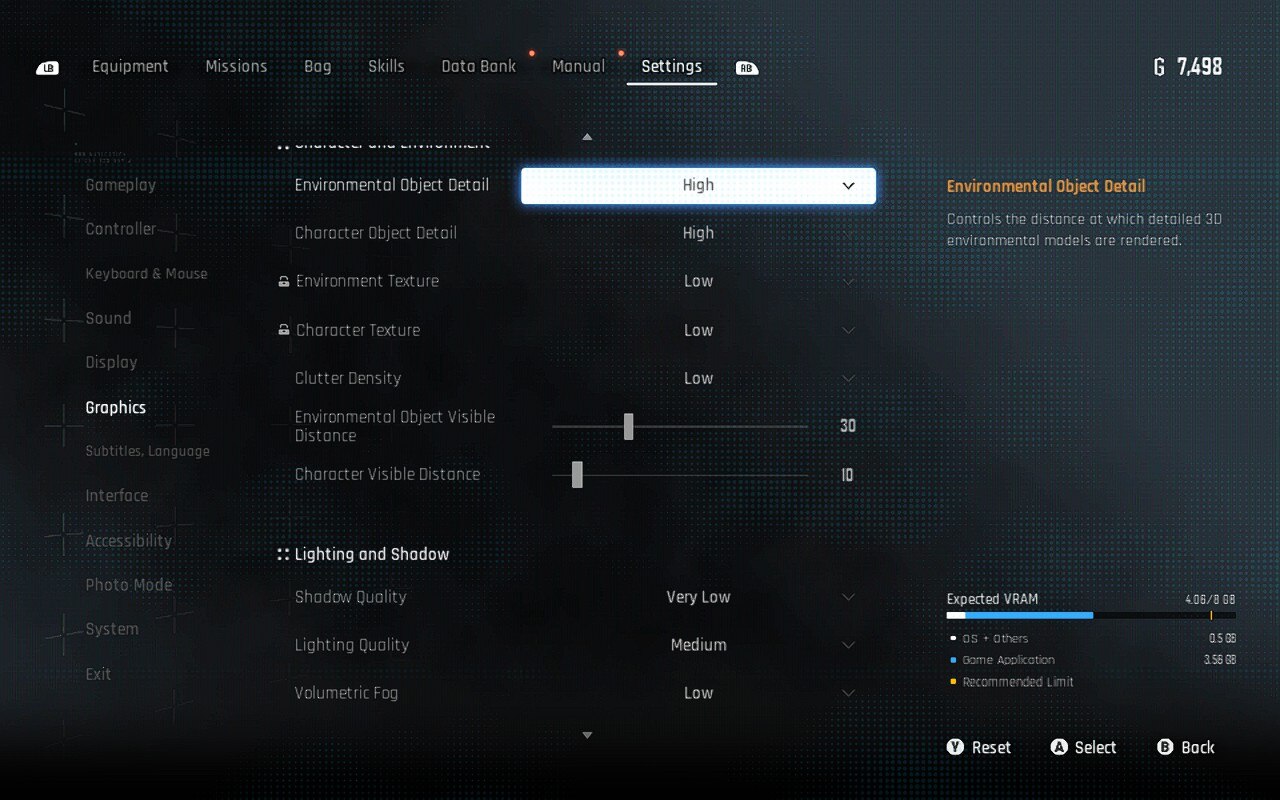Viewport: 1280px width, 800px height.
Task: Open Gameplay settings section
Action: (x=121, y=185)
